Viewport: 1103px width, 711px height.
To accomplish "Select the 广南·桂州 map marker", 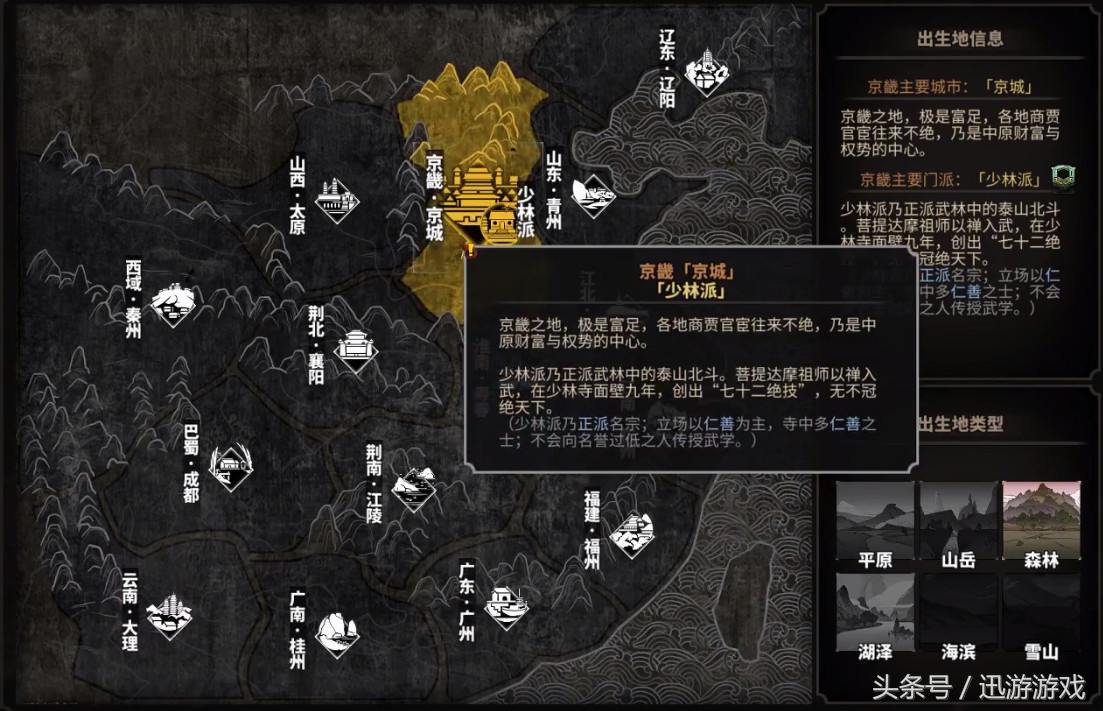I will tap(335, 632).
